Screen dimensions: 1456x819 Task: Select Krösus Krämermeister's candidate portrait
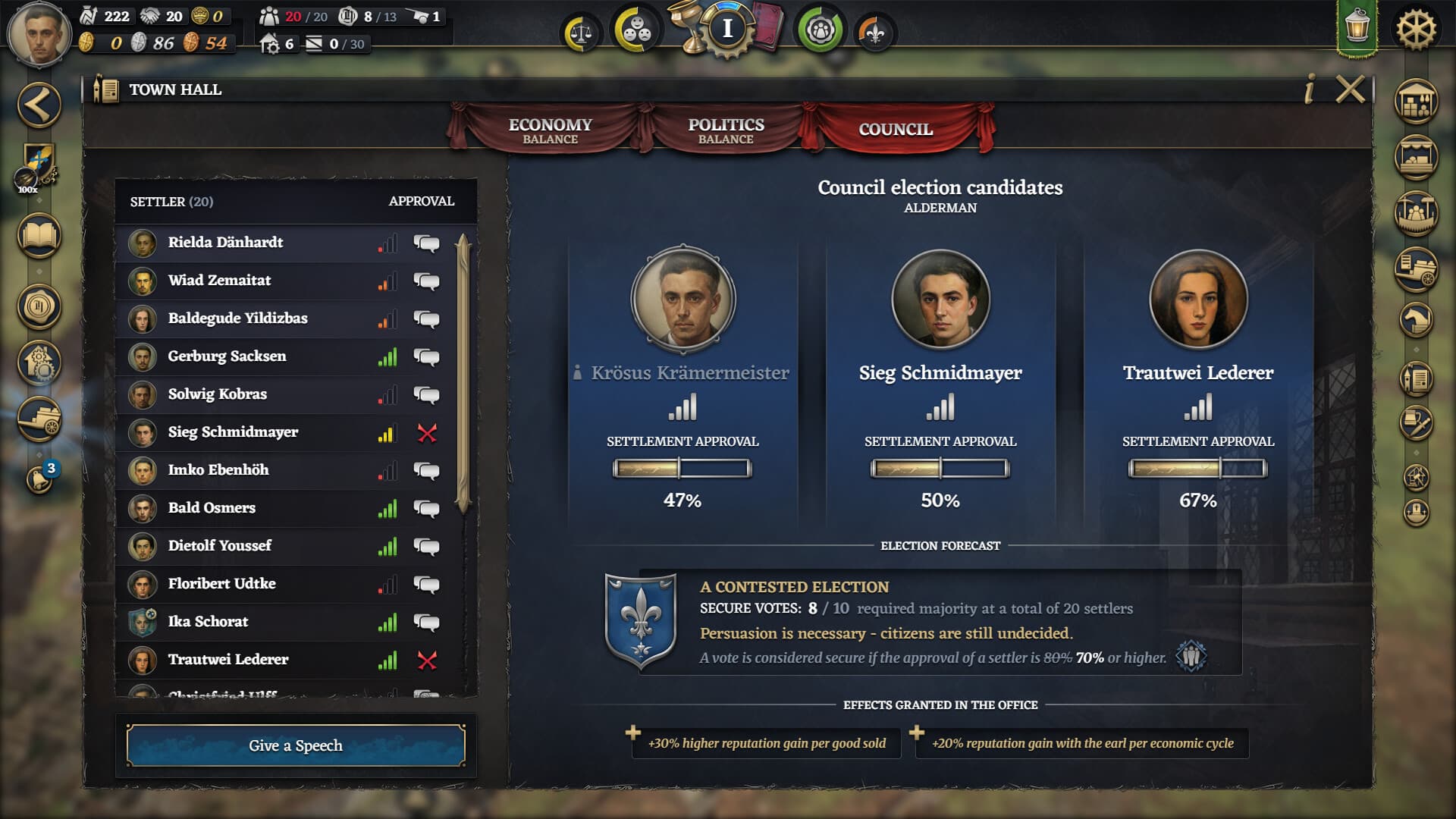[682, 300]
